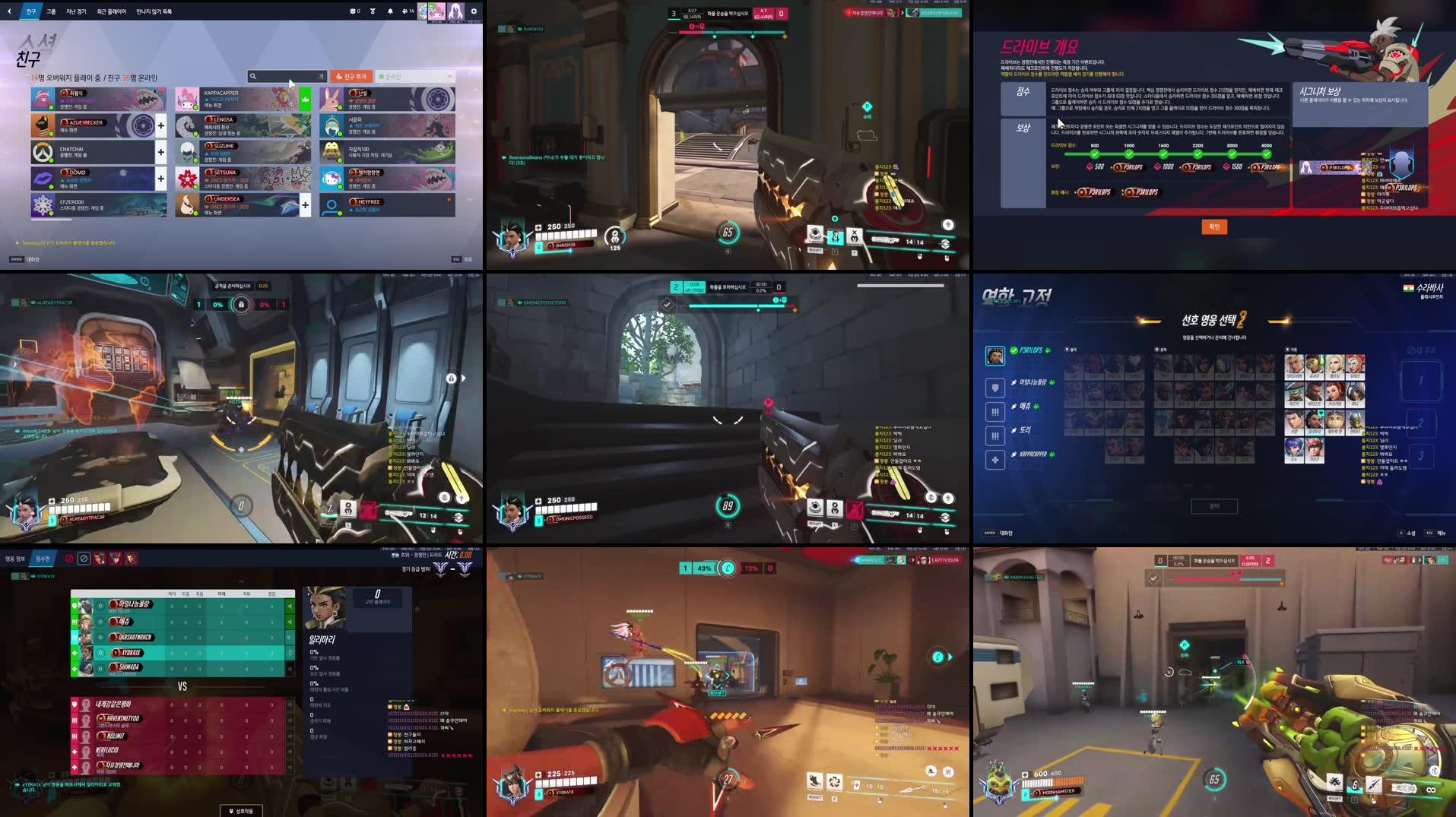This screenshot has width=1456, height=817.
Task: Click the magnifier icon in the friend search bar
Action: pos(253,76)
